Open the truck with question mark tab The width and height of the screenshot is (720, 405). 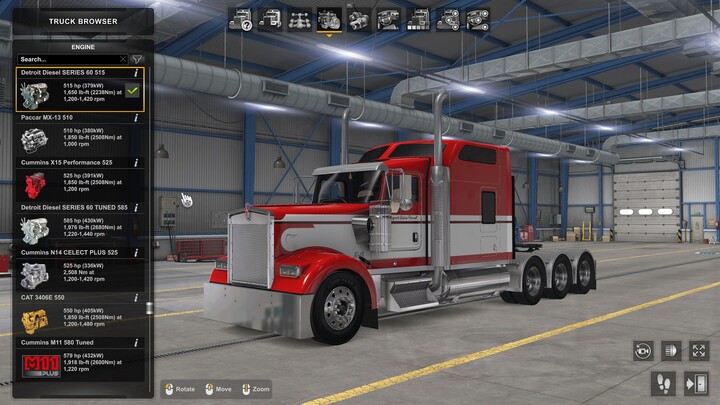pos(240,19)
